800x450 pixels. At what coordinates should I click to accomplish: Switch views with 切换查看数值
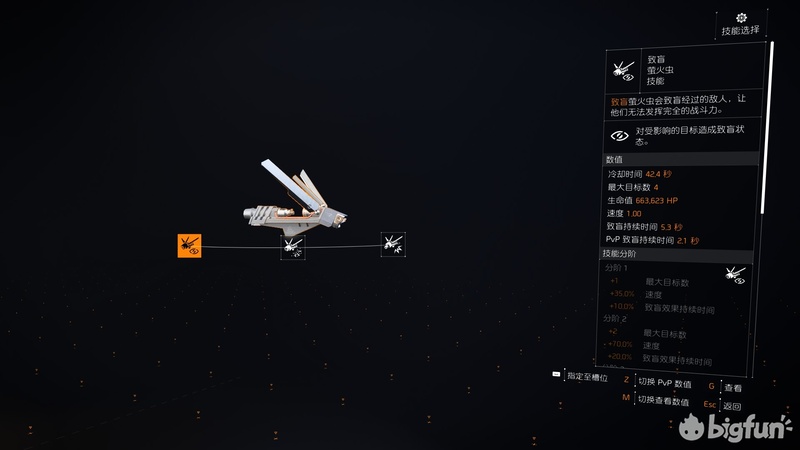pyautogui.click(x=664, y=399)
